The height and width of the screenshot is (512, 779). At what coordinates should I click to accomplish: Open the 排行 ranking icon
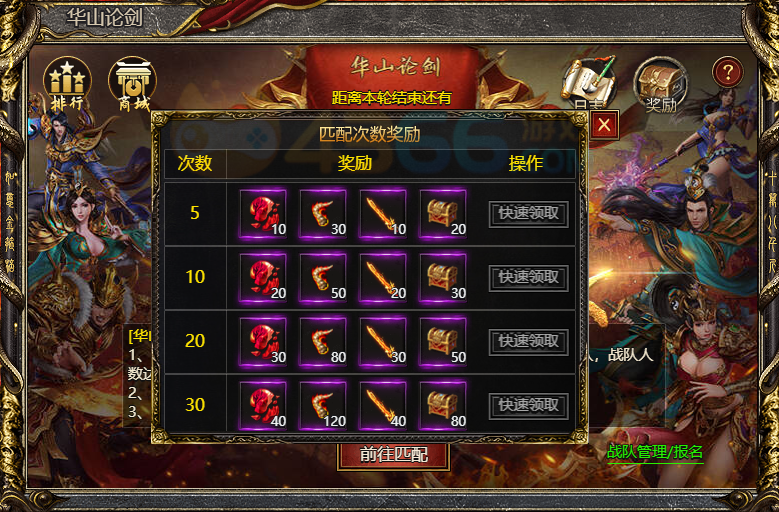(67, 84)
